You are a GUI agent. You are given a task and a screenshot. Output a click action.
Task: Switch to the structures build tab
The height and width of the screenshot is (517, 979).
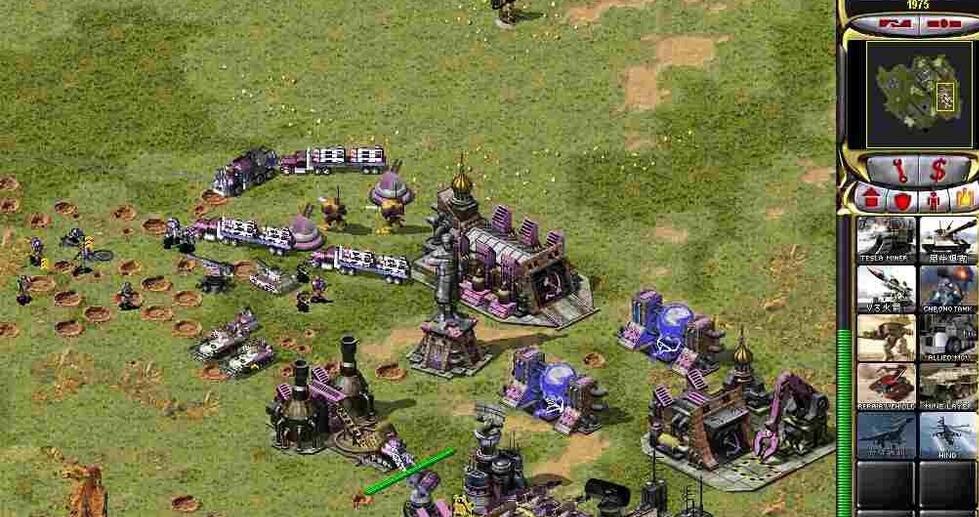coord(870,198)
